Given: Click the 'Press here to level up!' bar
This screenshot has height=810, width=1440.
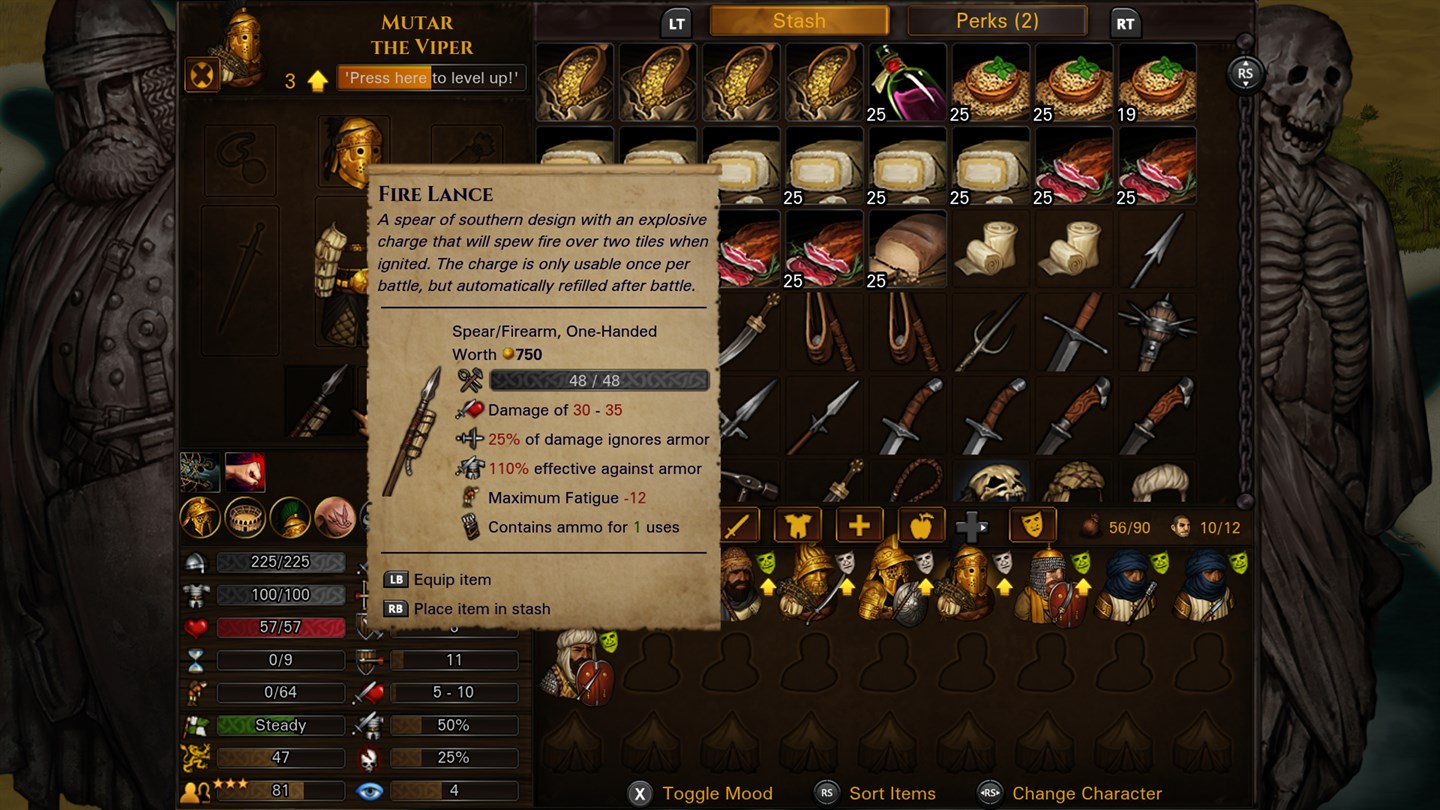Looking at the screenshot, I should click(432, 78).
